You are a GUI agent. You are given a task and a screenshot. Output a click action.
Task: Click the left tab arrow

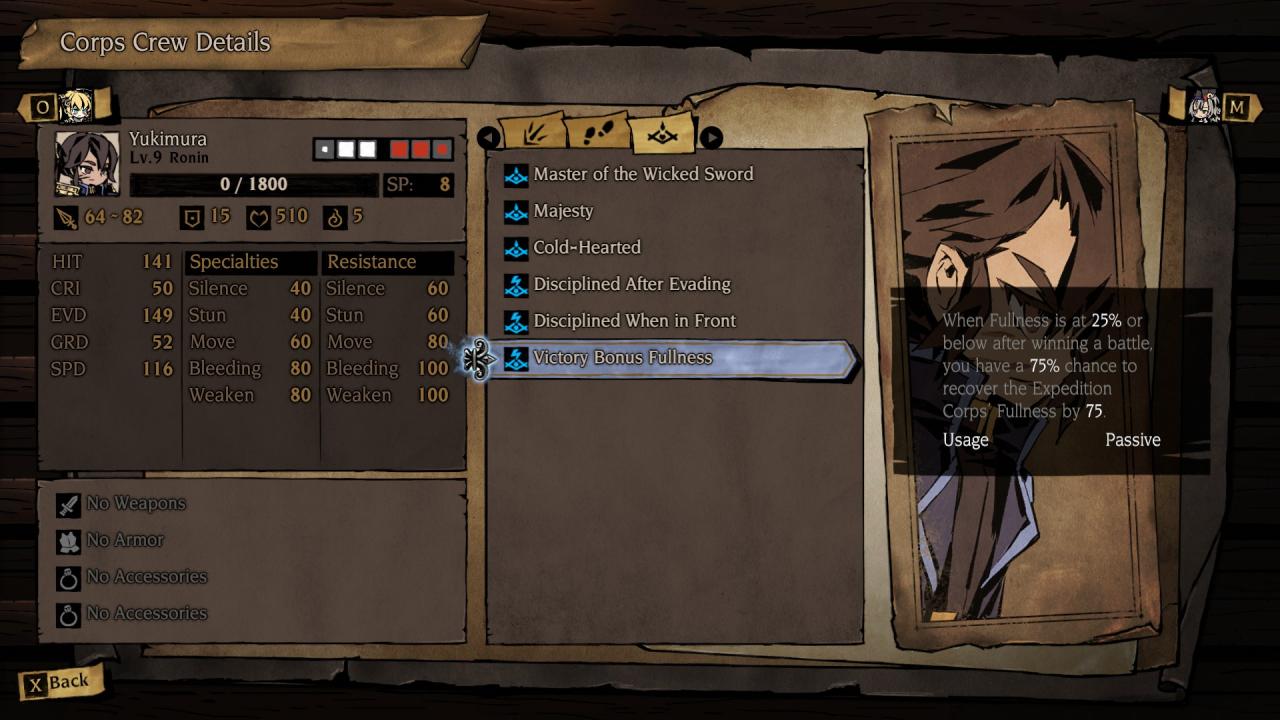[x=488, y=137]
